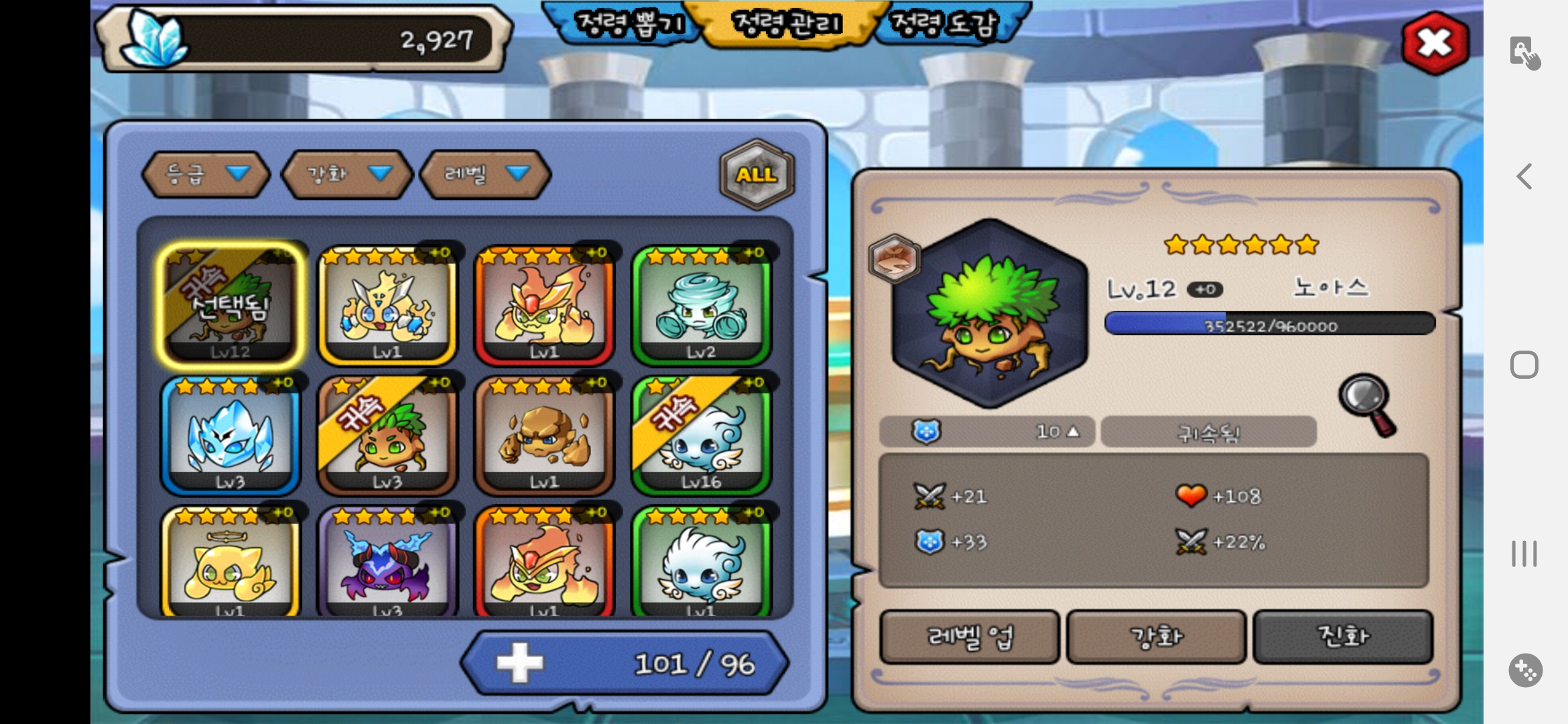Open the 레벨 sort dropdown

click(x=485, y=174)
